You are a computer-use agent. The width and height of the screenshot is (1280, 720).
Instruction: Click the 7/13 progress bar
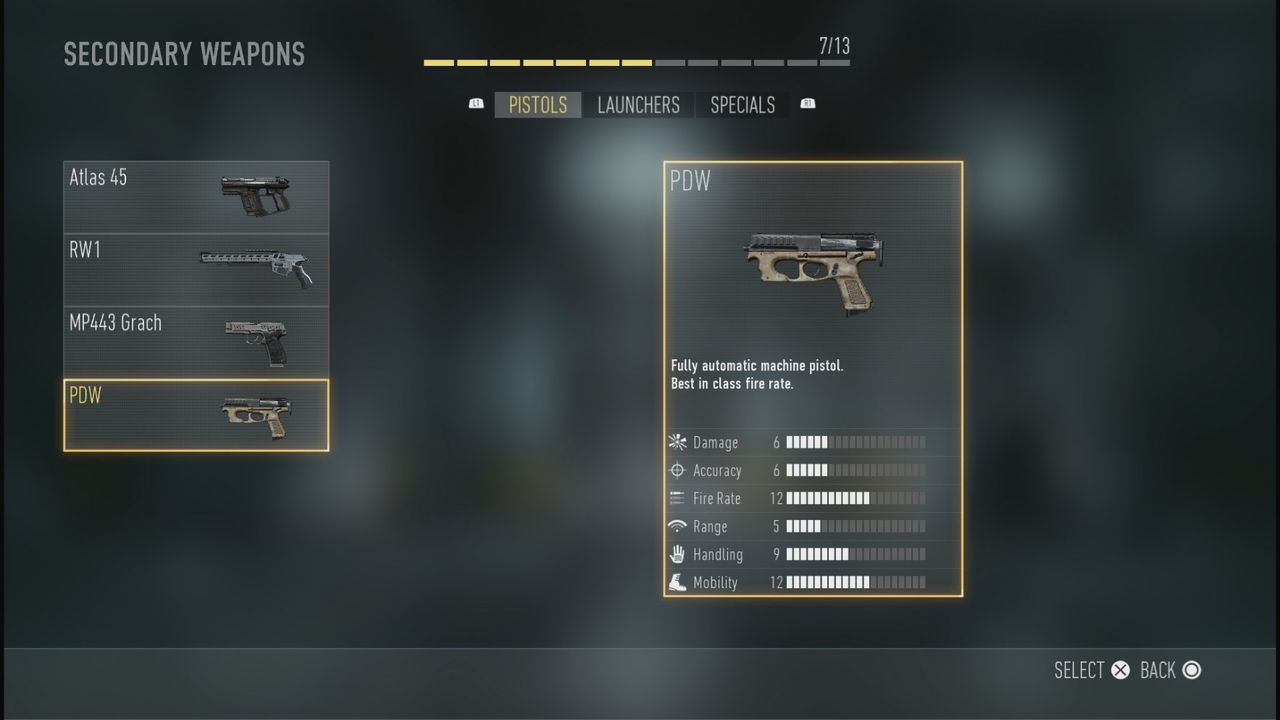636,60
